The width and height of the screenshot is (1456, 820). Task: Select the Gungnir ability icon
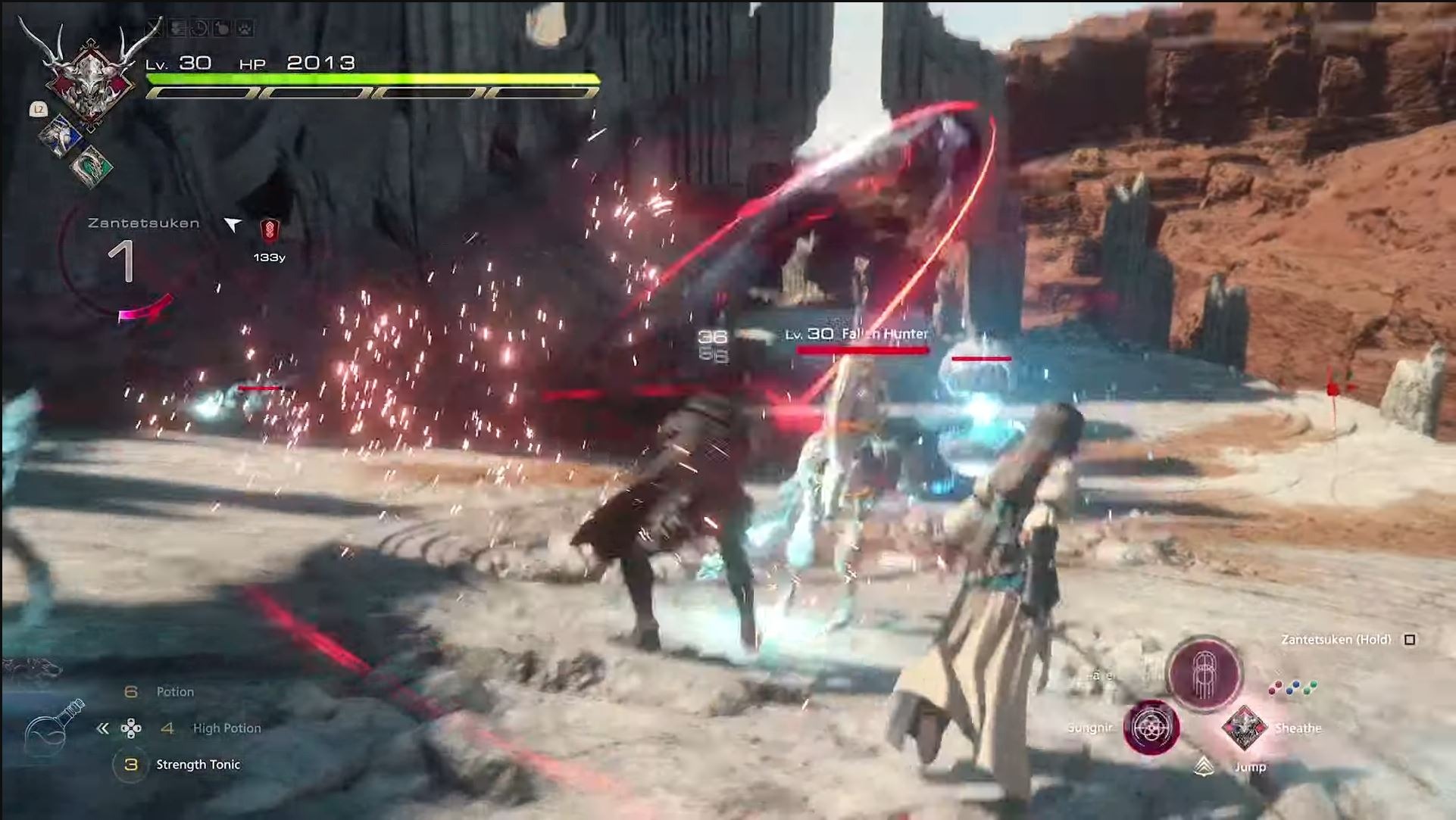coord(1151,728)
